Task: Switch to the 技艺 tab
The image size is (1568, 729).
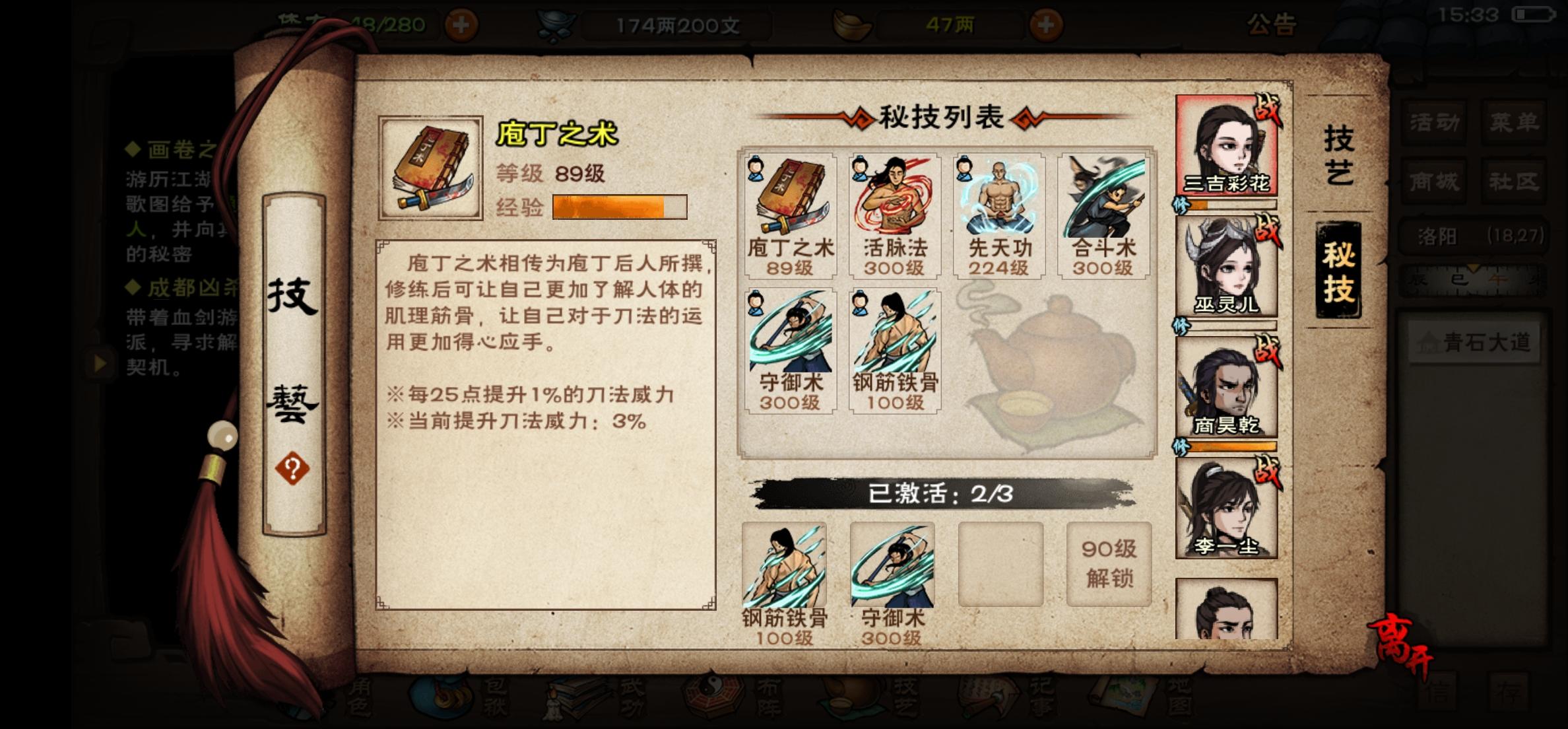Action: tap(1340, 155)
